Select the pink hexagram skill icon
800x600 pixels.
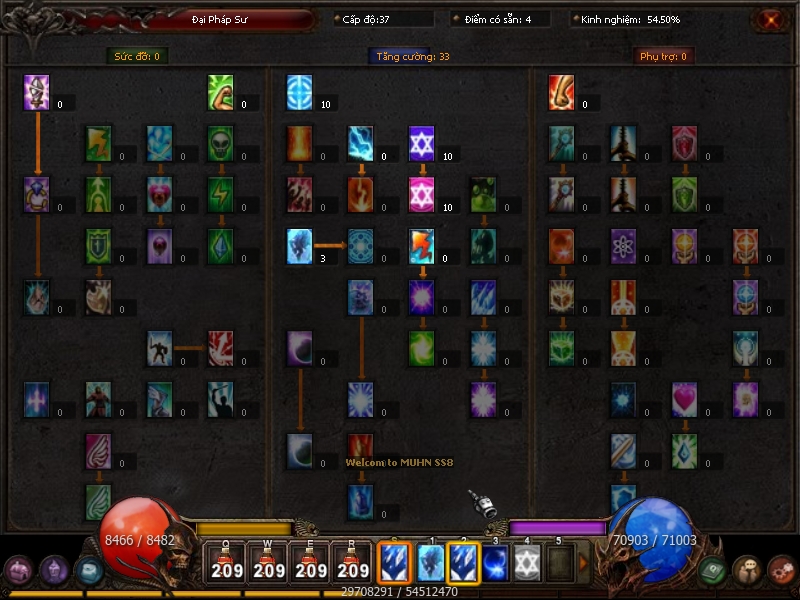tap(422, 194)
